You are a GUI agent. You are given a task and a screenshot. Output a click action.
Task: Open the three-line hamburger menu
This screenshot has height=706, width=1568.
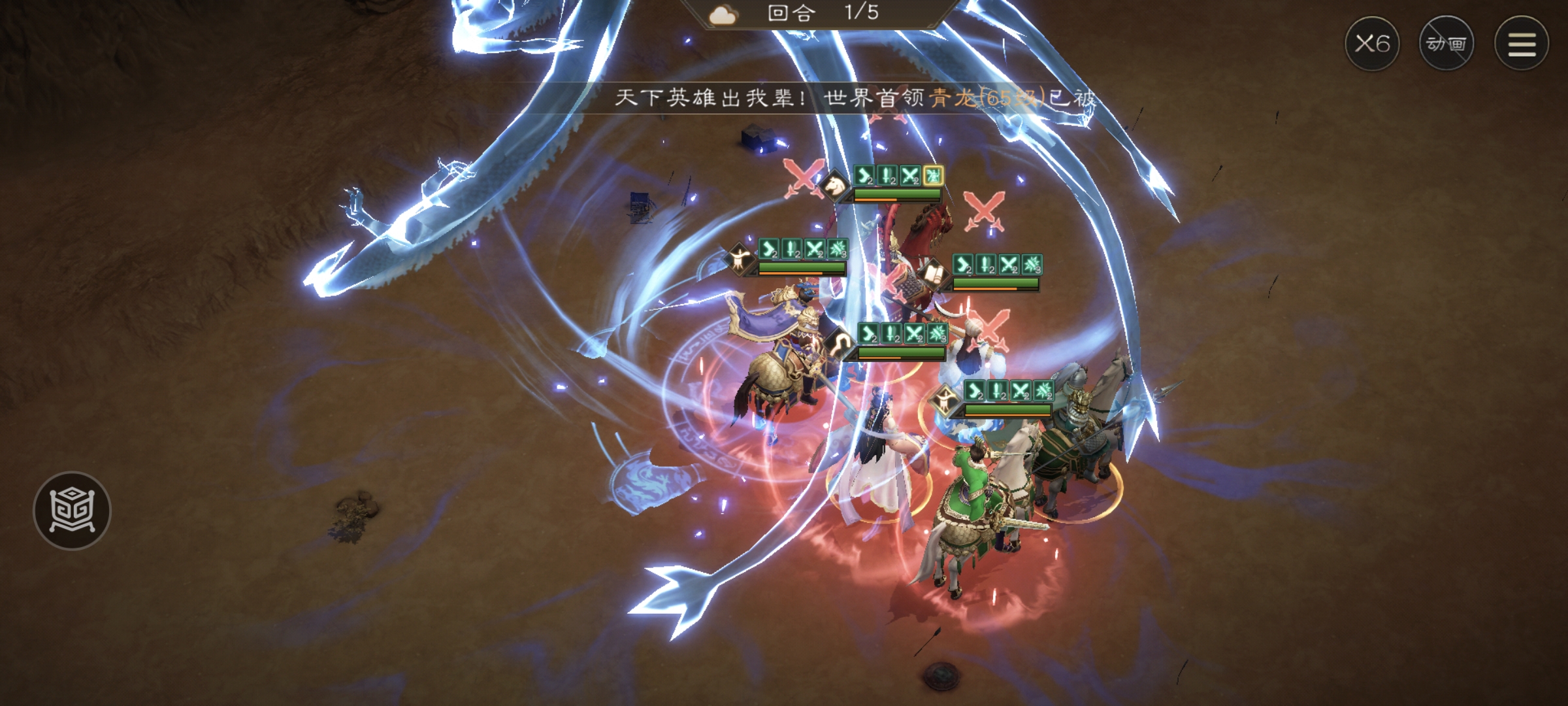1522,44
